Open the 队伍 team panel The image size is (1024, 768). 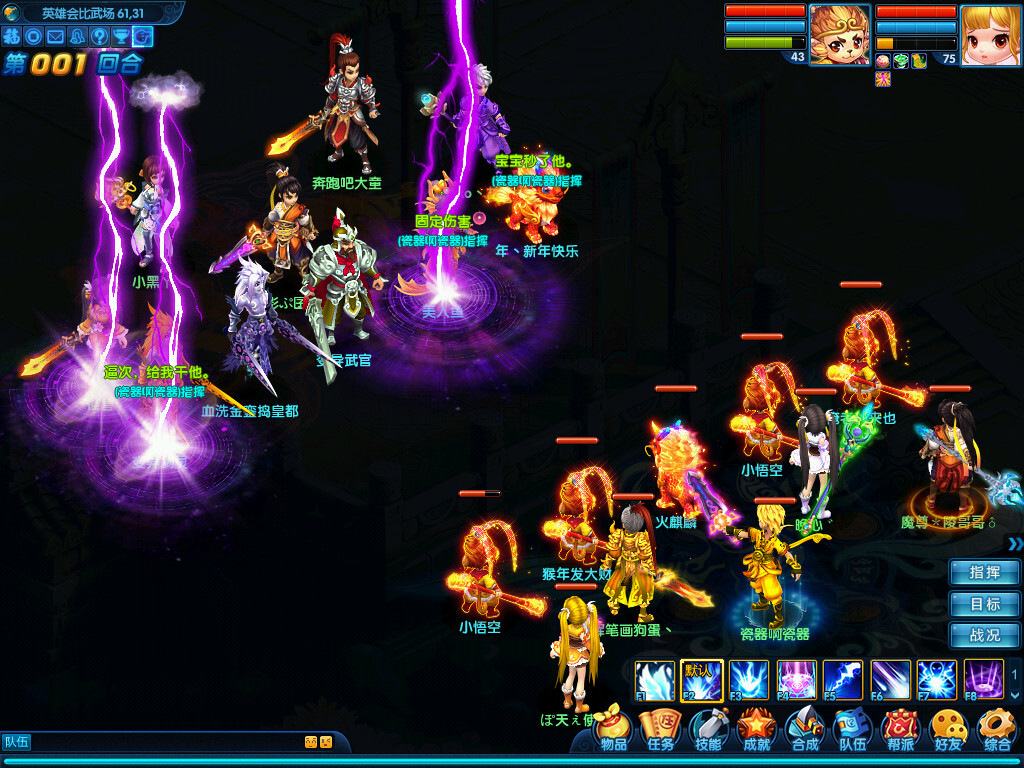click(x=852, y=728)
